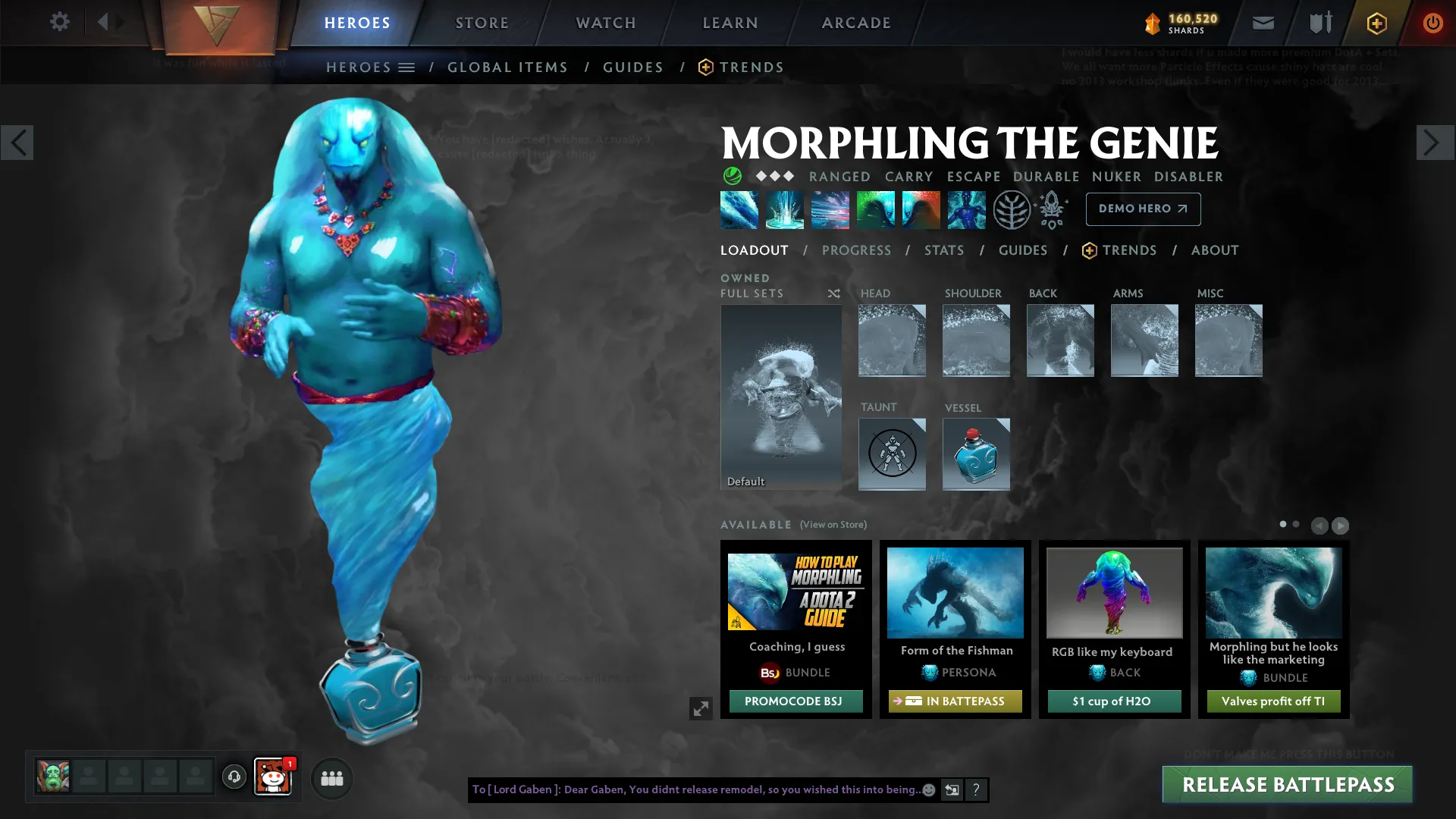Open the Watch section

[606, 23]
